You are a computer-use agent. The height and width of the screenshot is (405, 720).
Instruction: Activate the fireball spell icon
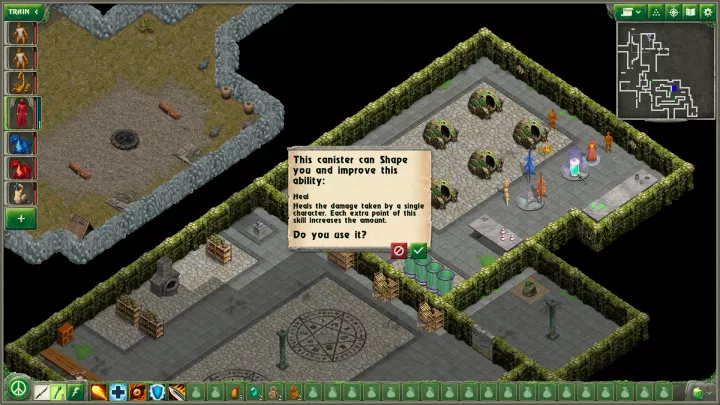click(99, 391)
